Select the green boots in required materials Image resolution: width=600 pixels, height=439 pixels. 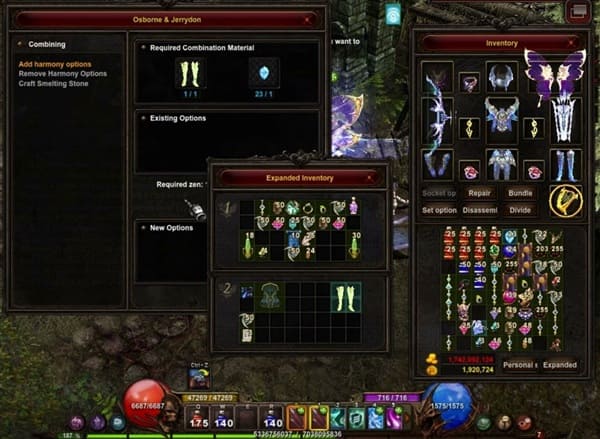coord(189,74)
